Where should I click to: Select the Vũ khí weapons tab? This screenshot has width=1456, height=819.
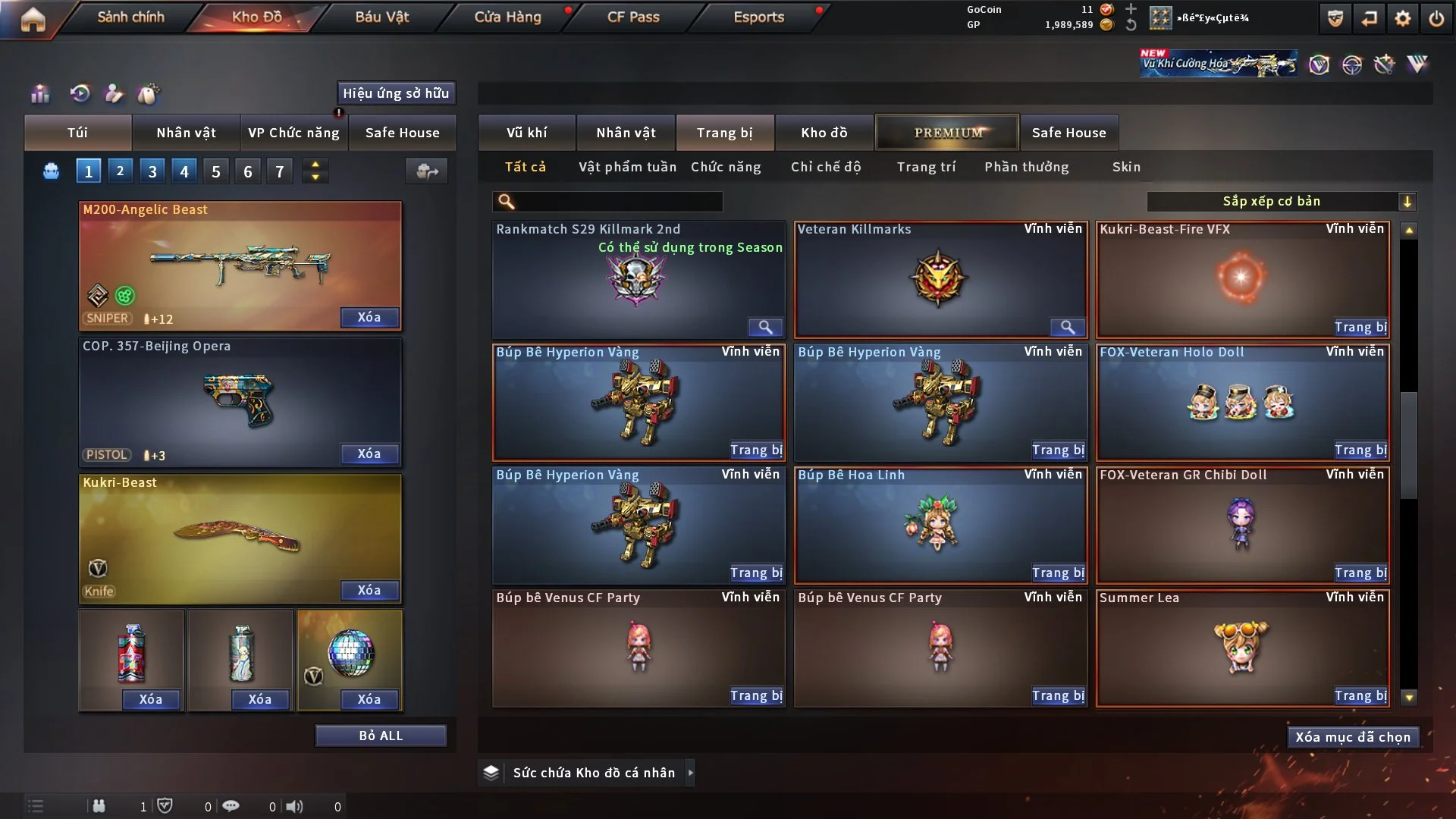coord(526,133)
